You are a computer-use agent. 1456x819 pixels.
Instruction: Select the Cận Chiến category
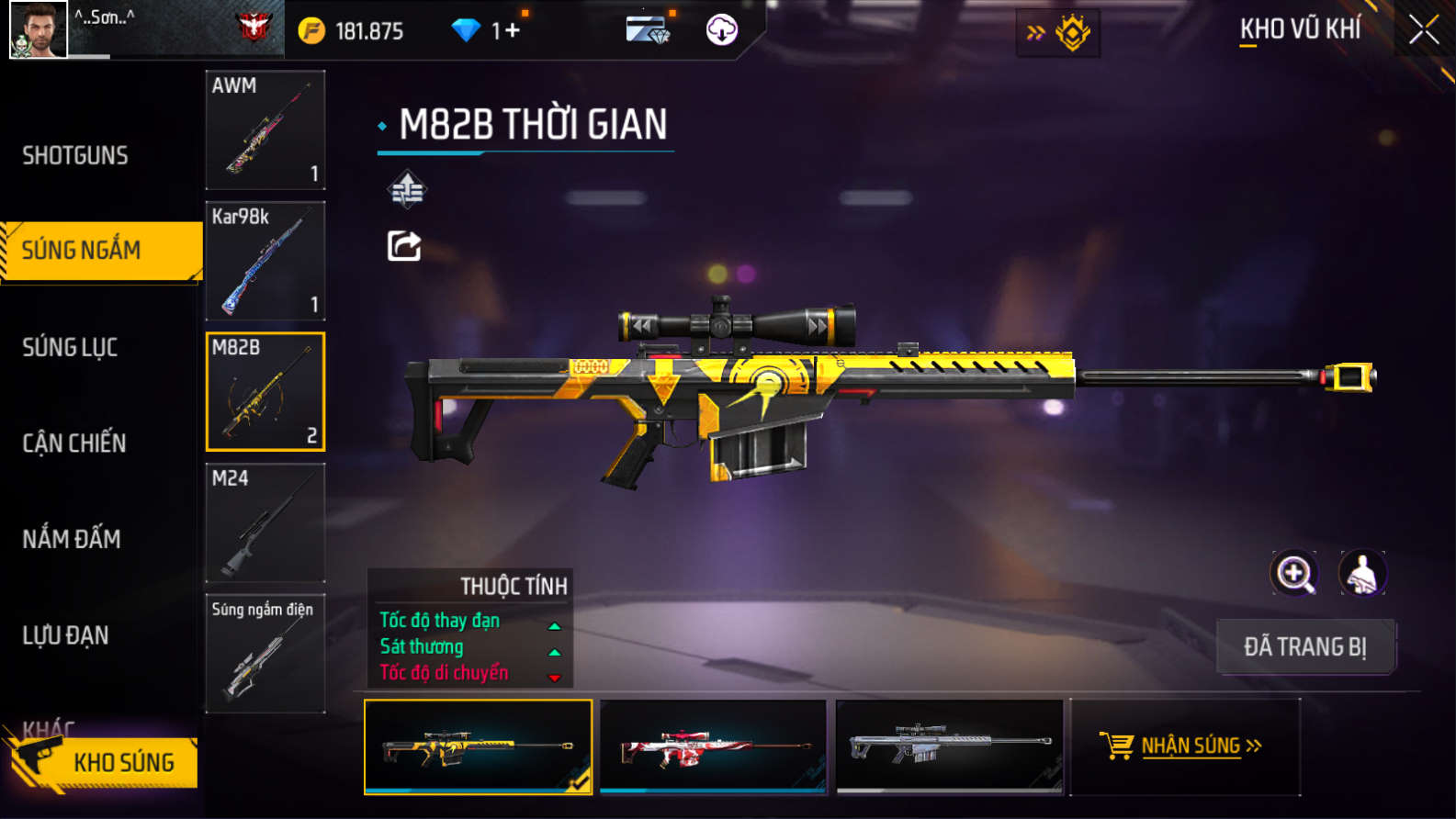pos(74,443)
